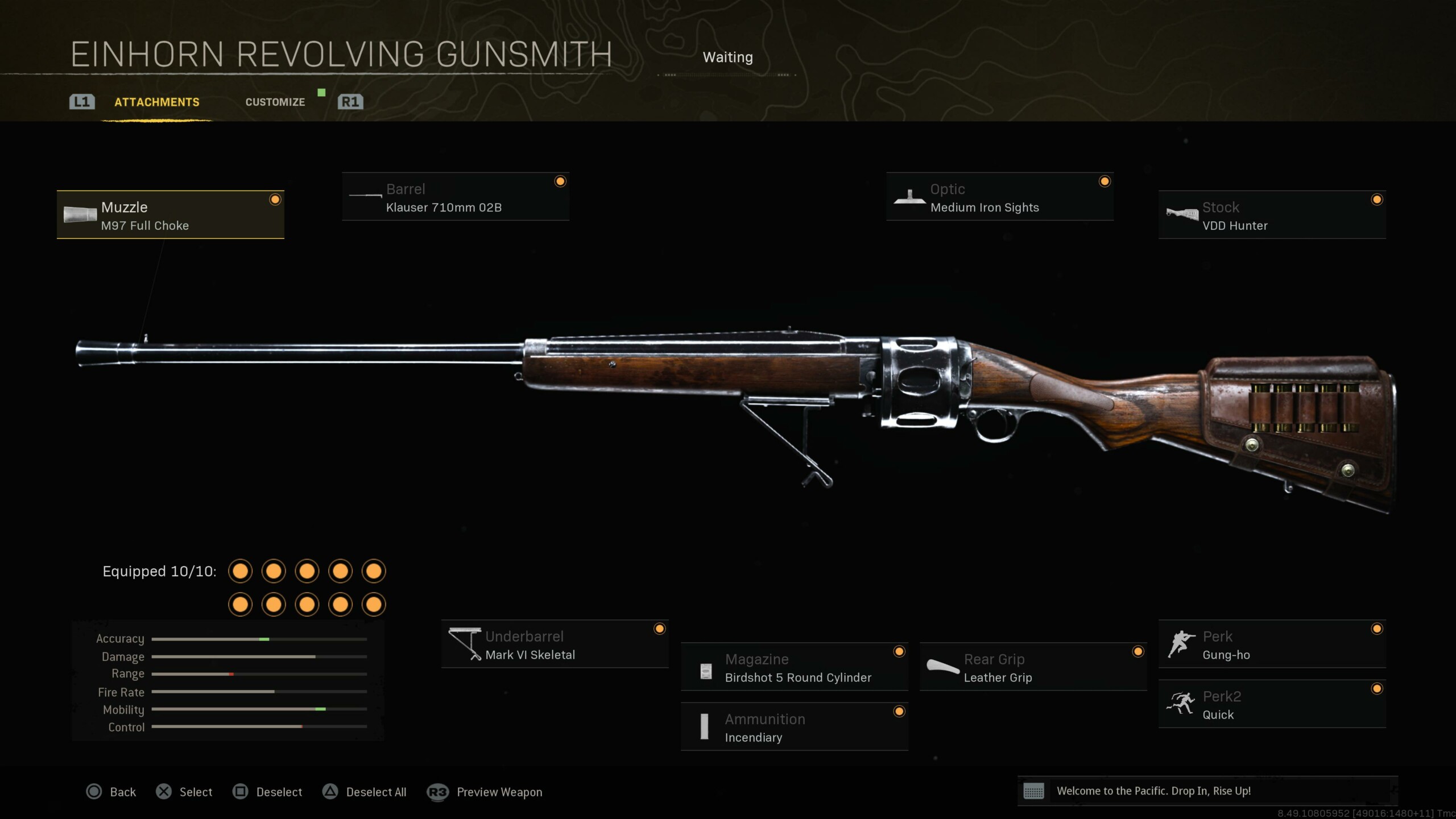Select the Underbarrel Mark VI Skeletal slot

click(x=555, y=644)
